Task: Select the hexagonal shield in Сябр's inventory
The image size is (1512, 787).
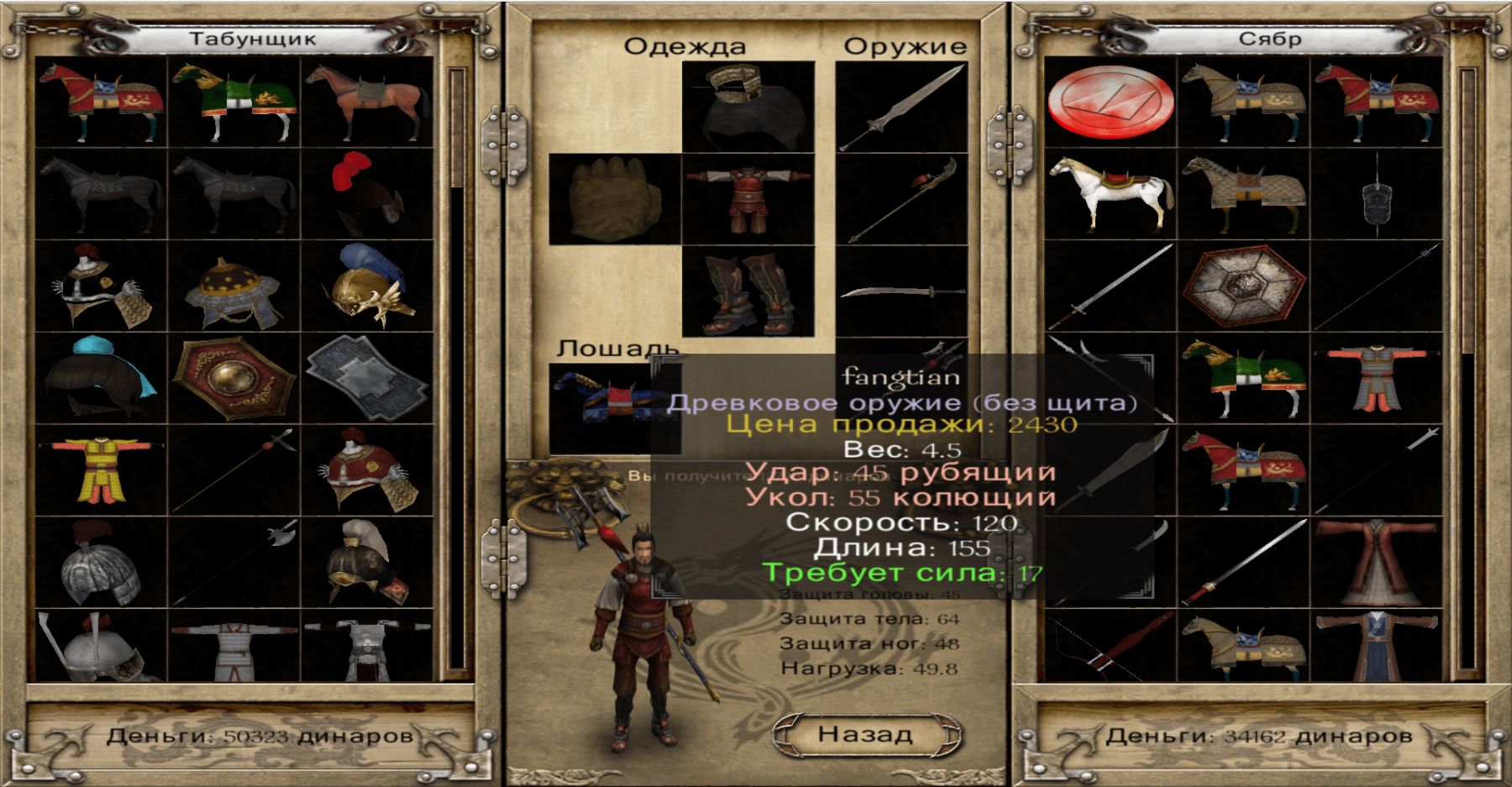Action: [x=1243, y=286]
